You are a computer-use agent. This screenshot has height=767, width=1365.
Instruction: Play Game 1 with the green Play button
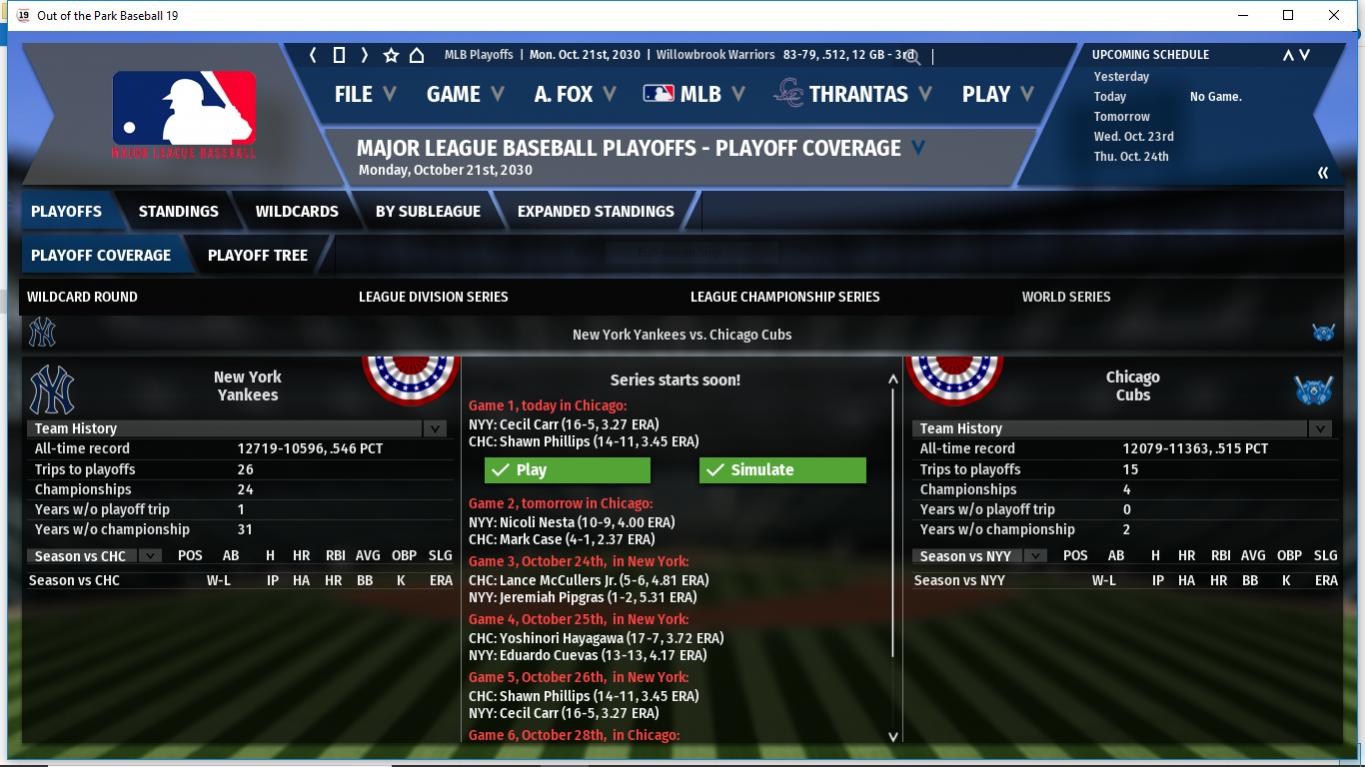point(567,470)
